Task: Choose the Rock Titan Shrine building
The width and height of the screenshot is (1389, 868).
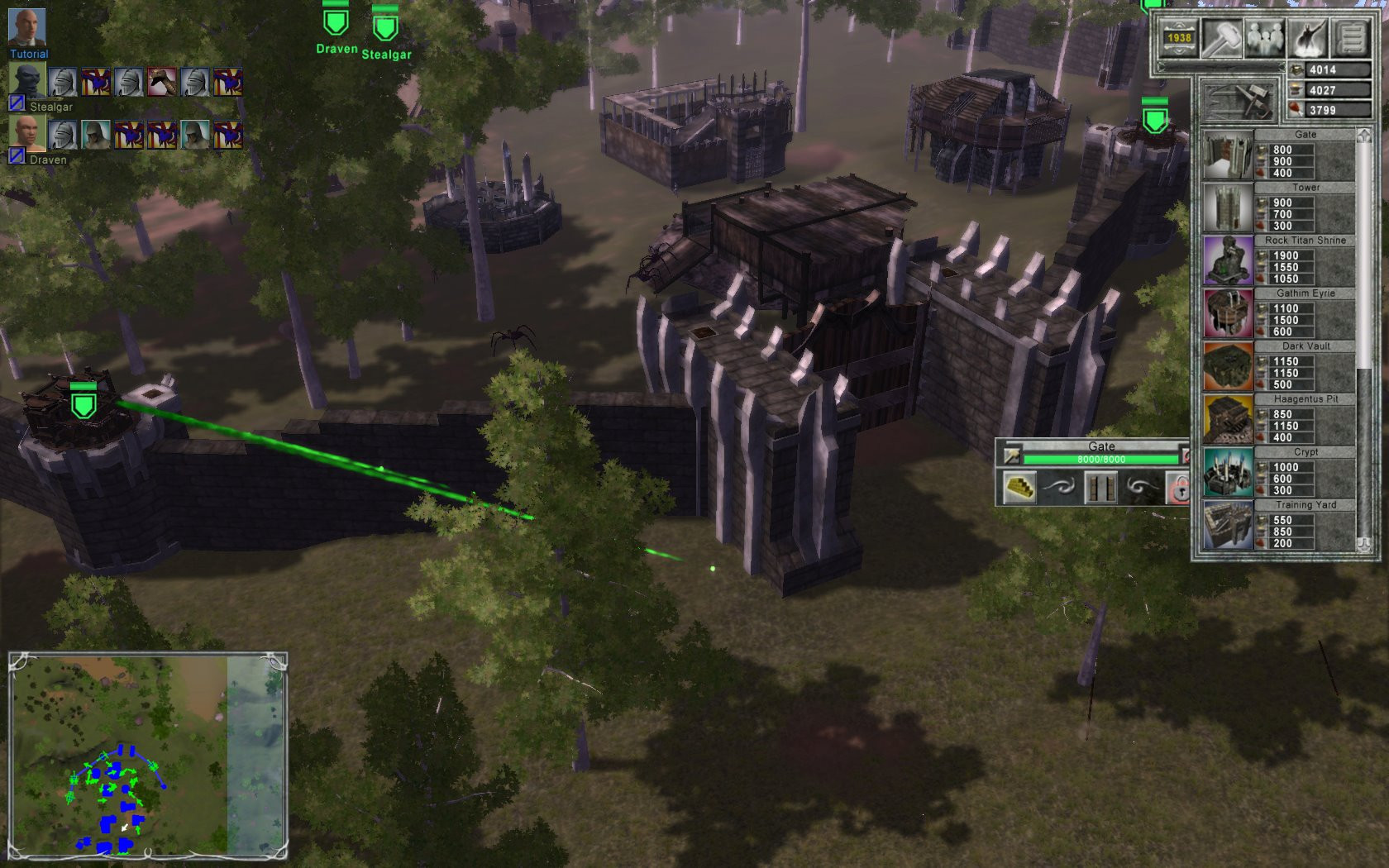Action: 1228,260
